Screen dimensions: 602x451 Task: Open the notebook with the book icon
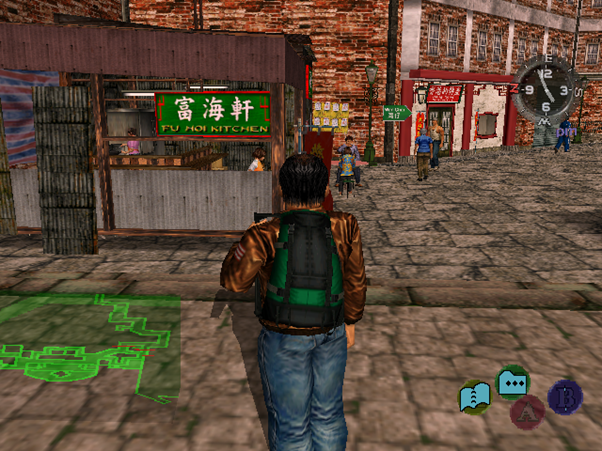point(475,397)
